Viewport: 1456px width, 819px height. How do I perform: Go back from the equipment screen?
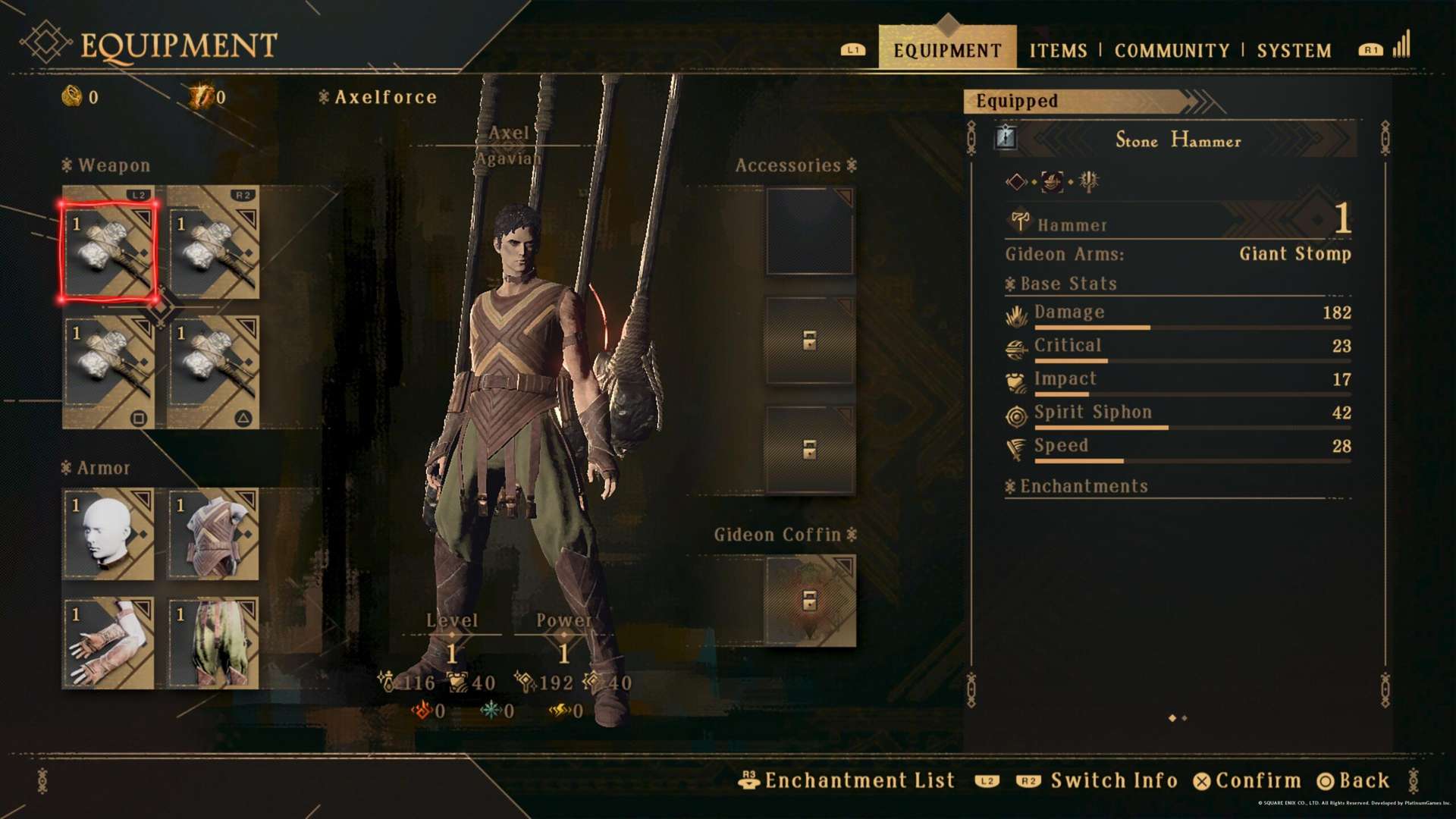pos(1354,780)
